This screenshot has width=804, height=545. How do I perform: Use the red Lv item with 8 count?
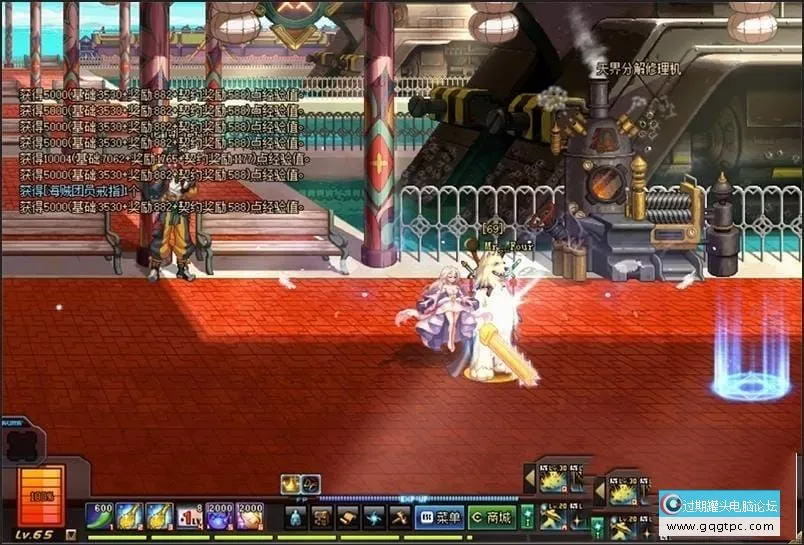click(189, 517)
